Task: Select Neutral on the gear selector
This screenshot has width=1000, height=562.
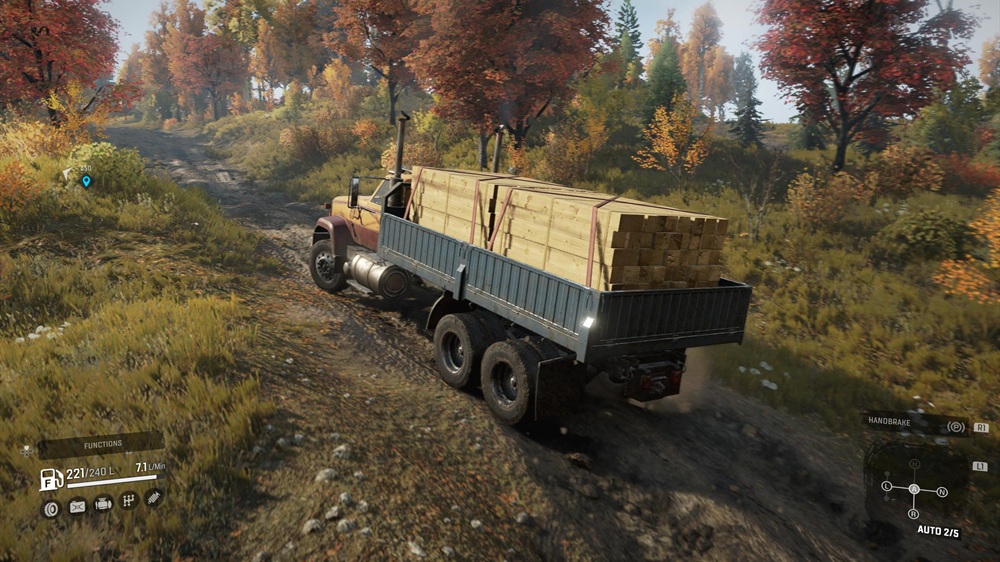Action: coord(941,491)
